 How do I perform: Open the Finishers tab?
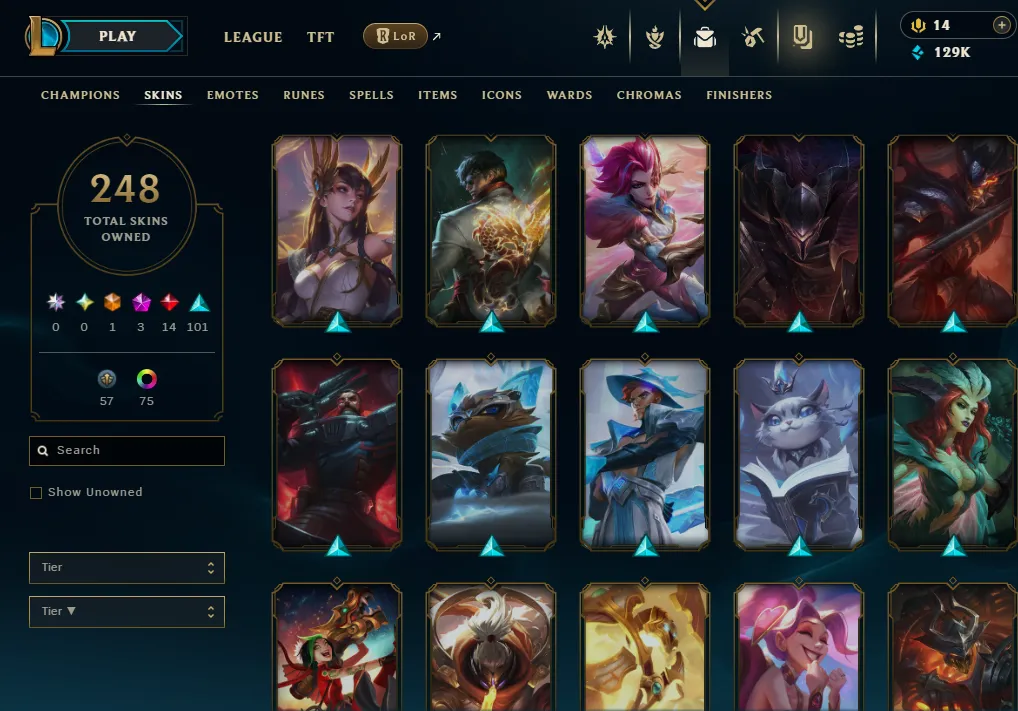tap(739, 95)
